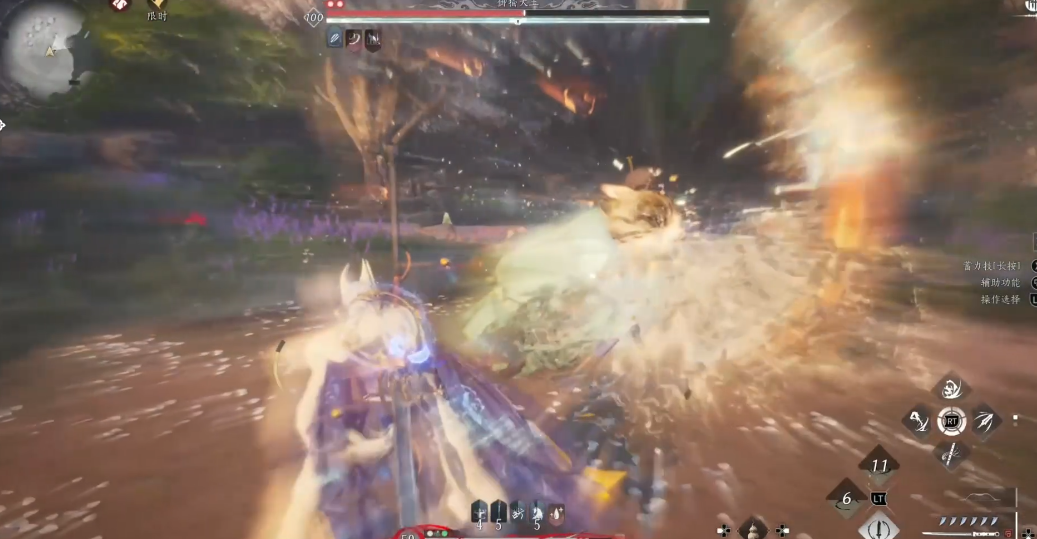Screen dimensions: 1037x539
Task: Use the spear-tip skill on the wheel's right
Action: (x=985, y=420)
